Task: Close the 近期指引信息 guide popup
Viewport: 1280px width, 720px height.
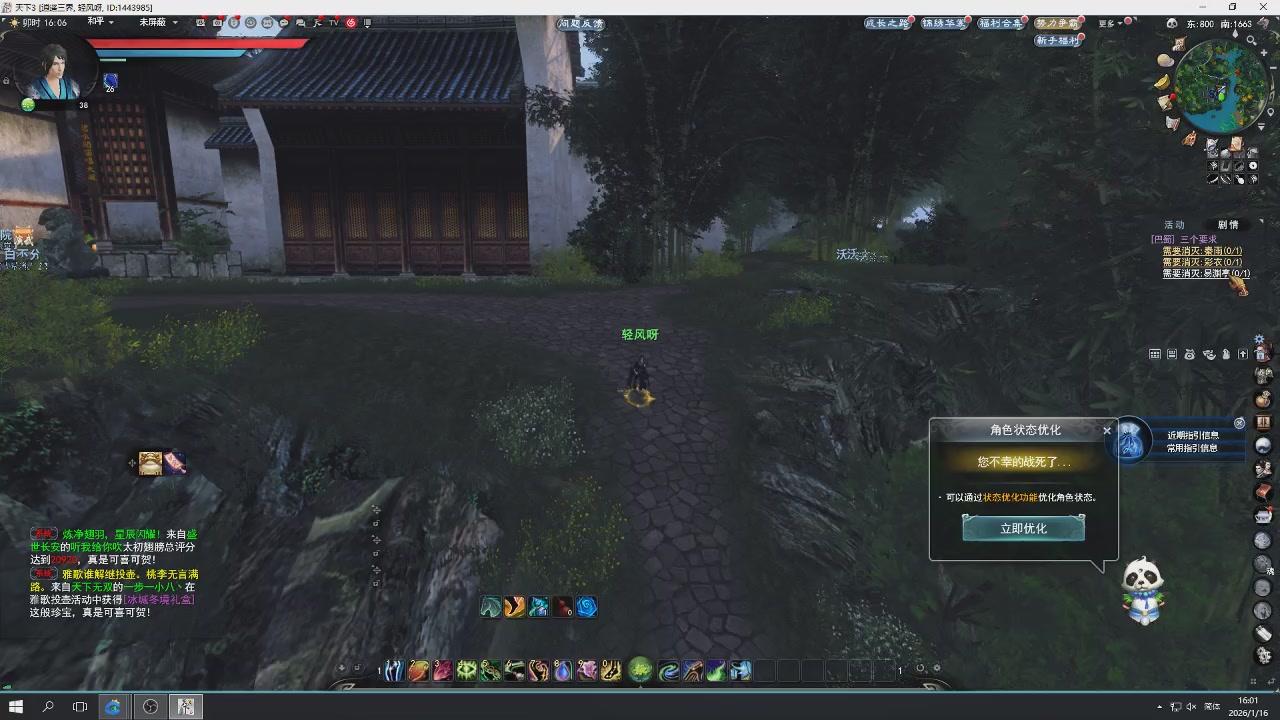Action: pos(1239,423)
